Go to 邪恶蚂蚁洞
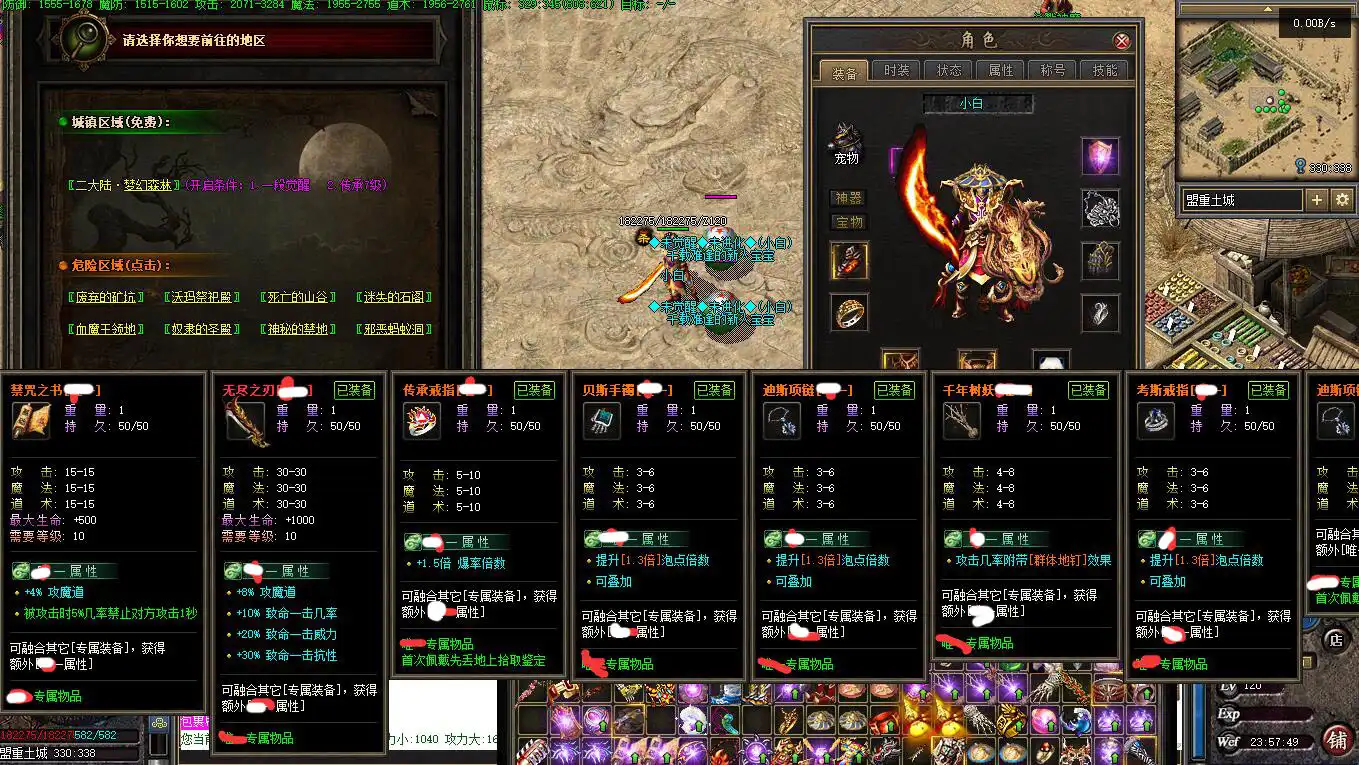 click(394, 329)
